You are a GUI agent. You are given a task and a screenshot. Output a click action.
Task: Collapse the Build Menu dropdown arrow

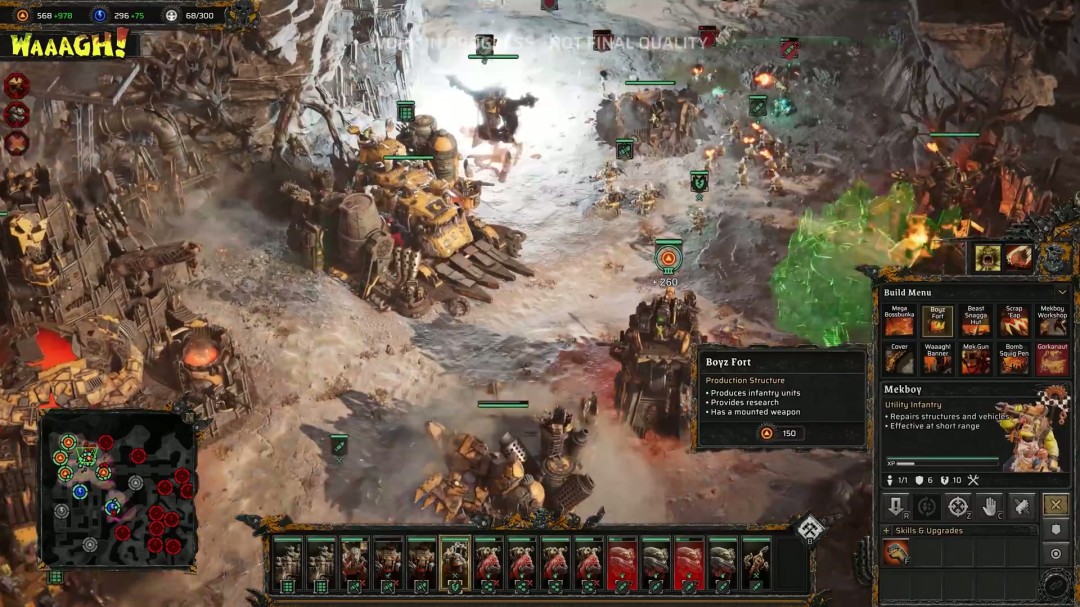1062,292
